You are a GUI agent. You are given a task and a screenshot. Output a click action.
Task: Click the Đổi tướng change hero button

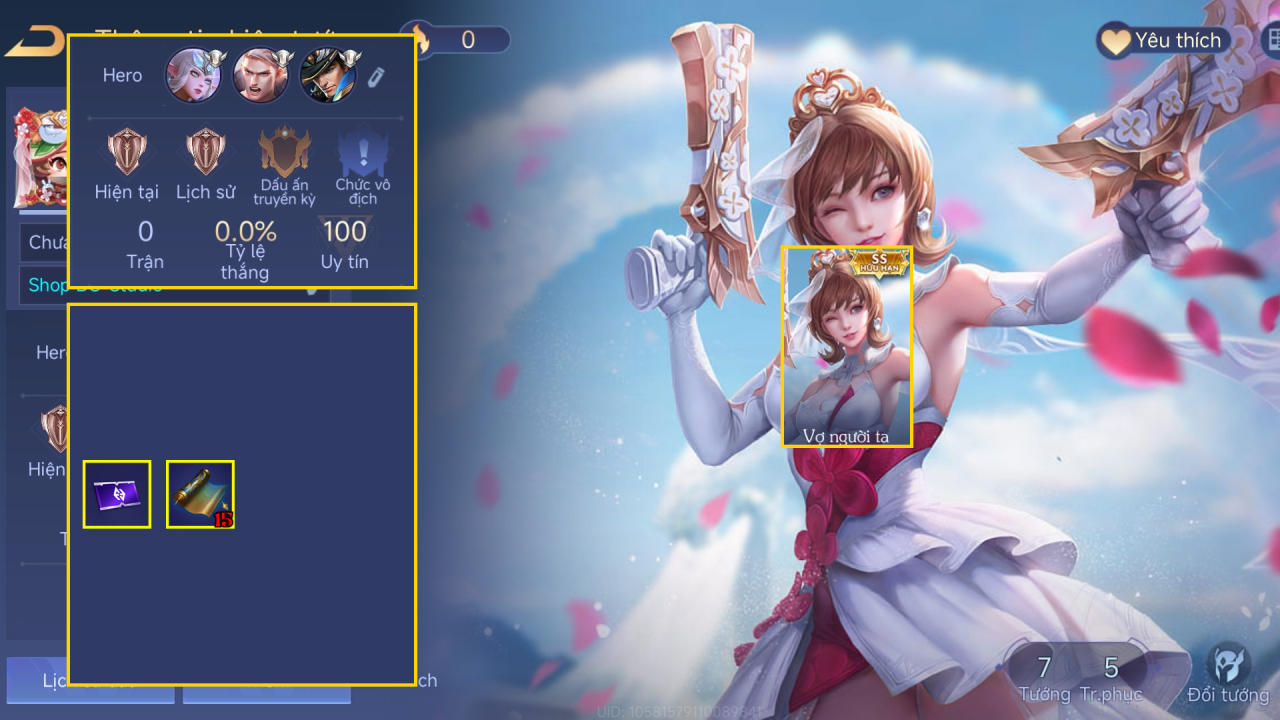tap(1228, 674)
